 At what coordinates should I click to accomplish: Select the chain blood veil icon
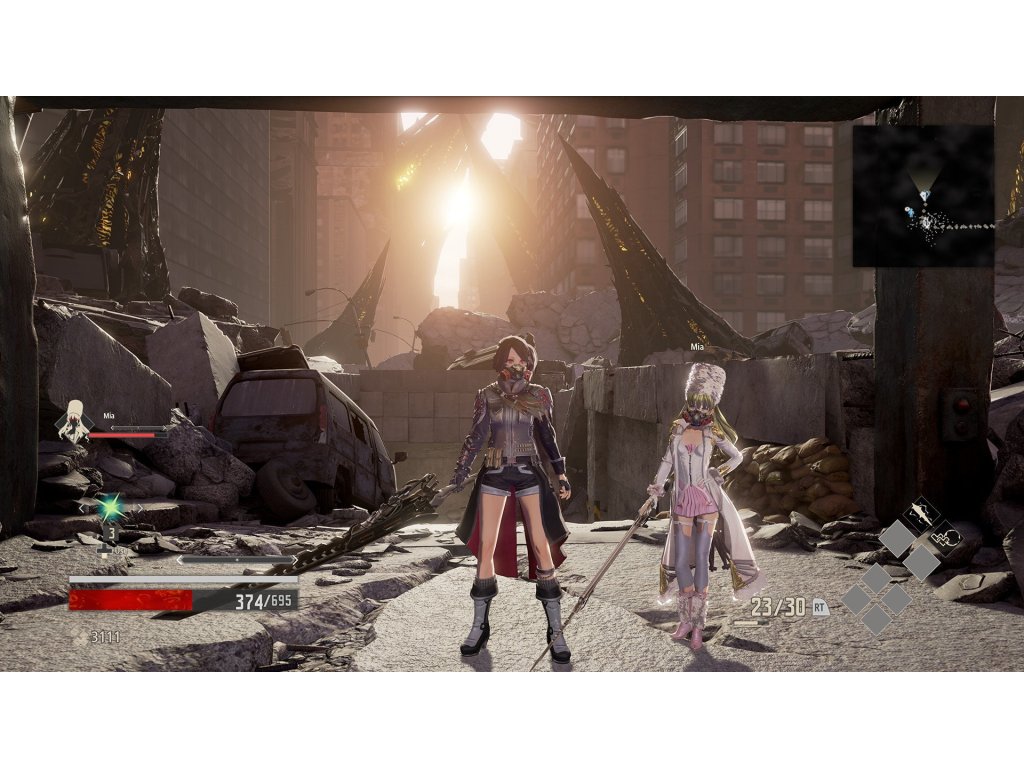coord(946,538)
